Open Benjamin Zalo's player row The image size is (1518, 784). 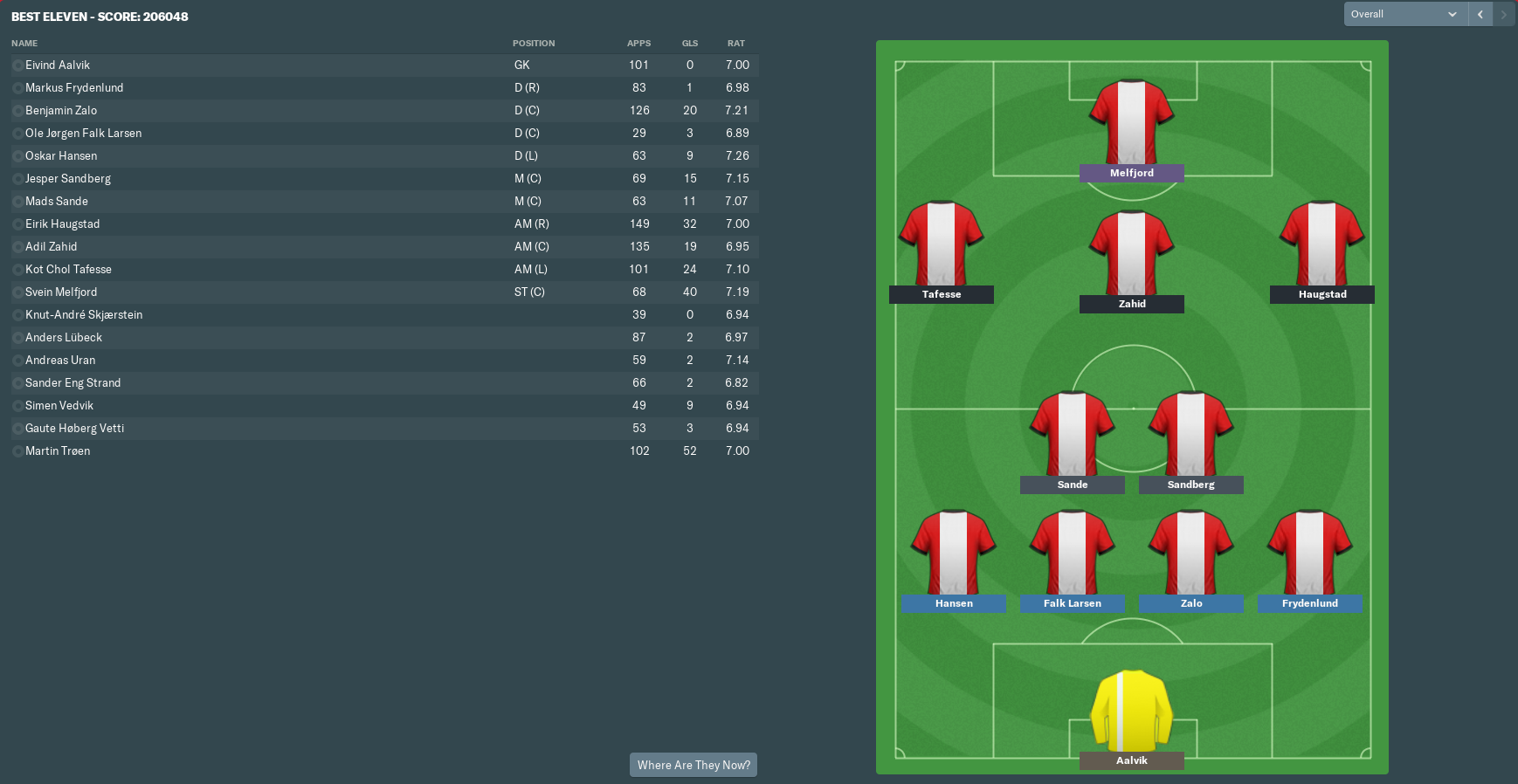(x=61, y=111)
